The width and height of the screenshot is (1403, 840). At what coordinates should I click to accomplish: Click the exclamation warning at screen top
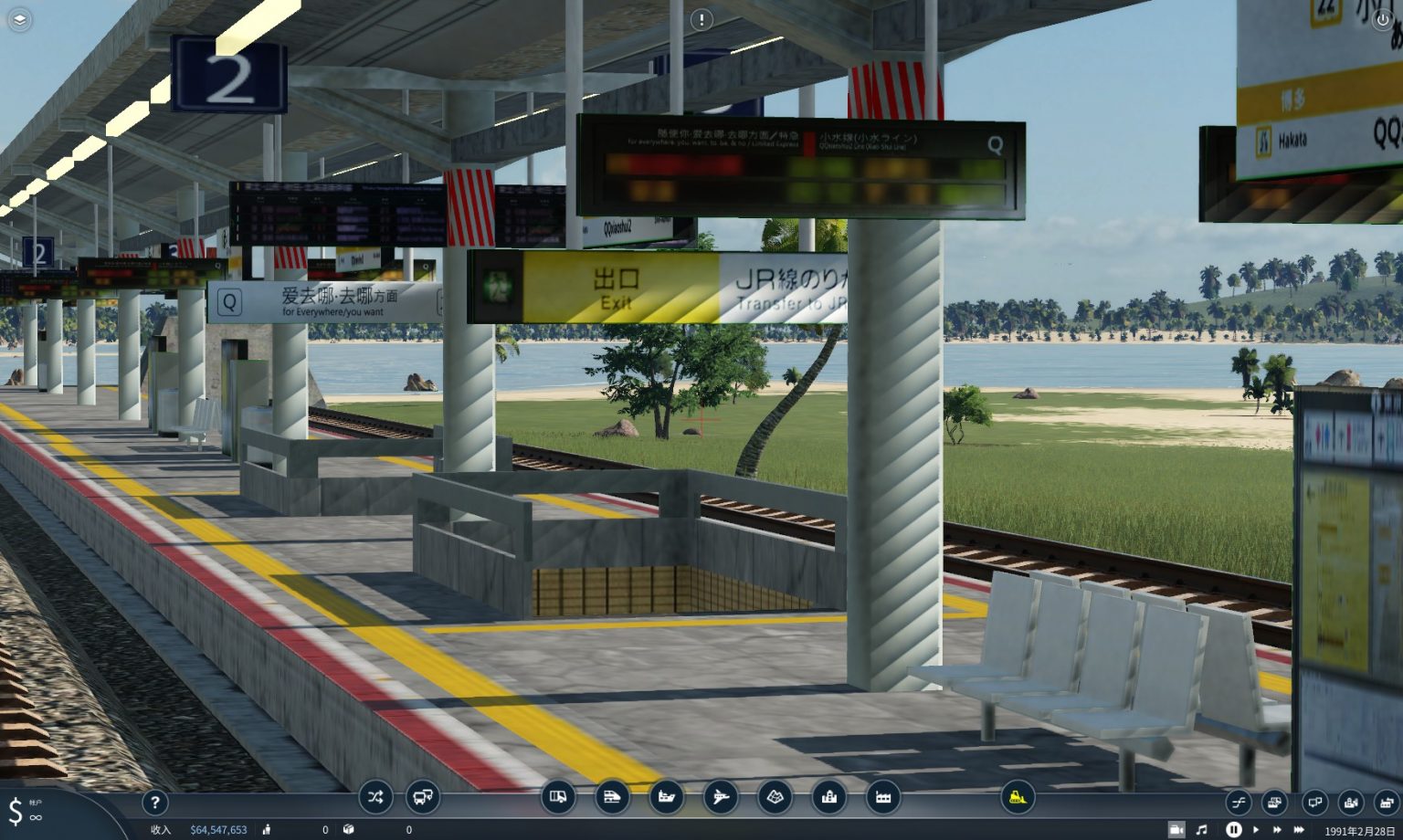(701, 20)
